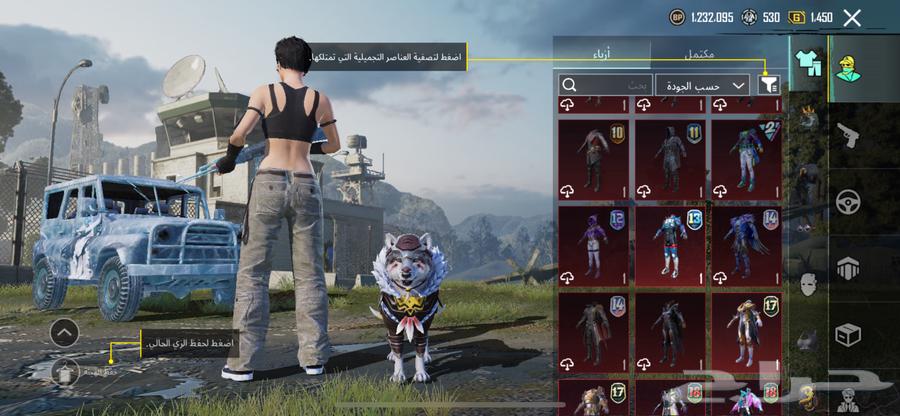
Task: Select the outfit with the level 11 badge
Action: pyautogui.click(x=669, y=158)
